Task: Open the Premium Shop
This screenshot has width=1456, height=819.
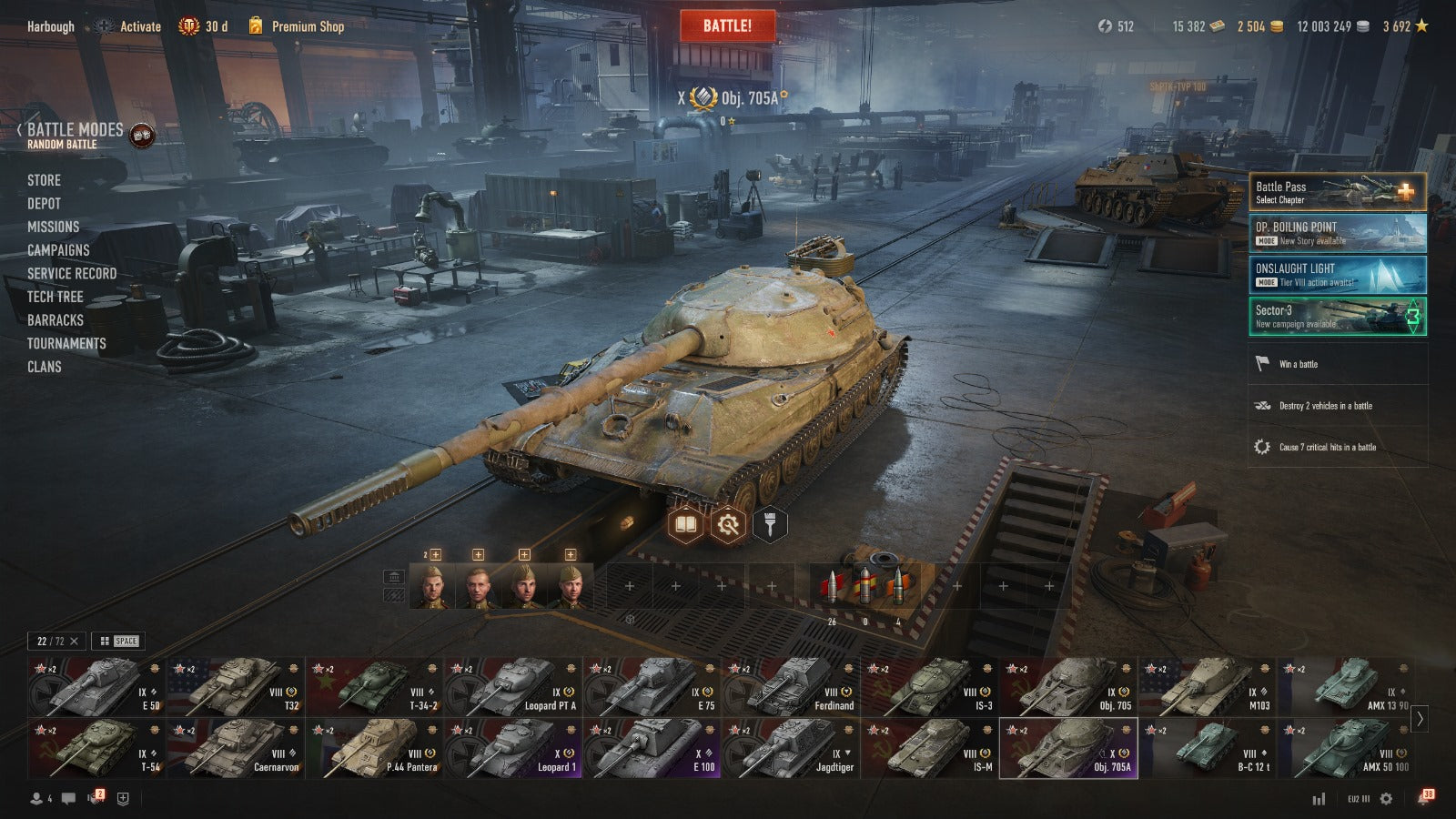Action: pos(307,26)
